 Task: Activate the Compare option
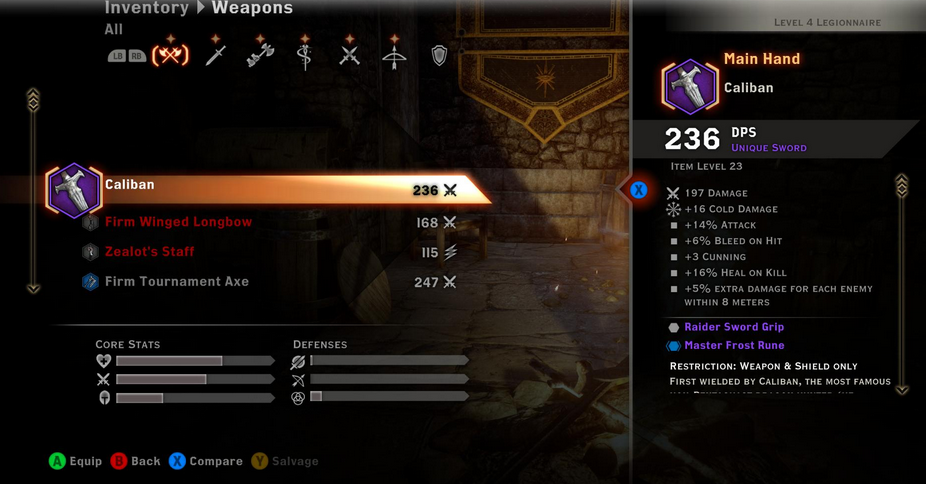pos(205,461)
